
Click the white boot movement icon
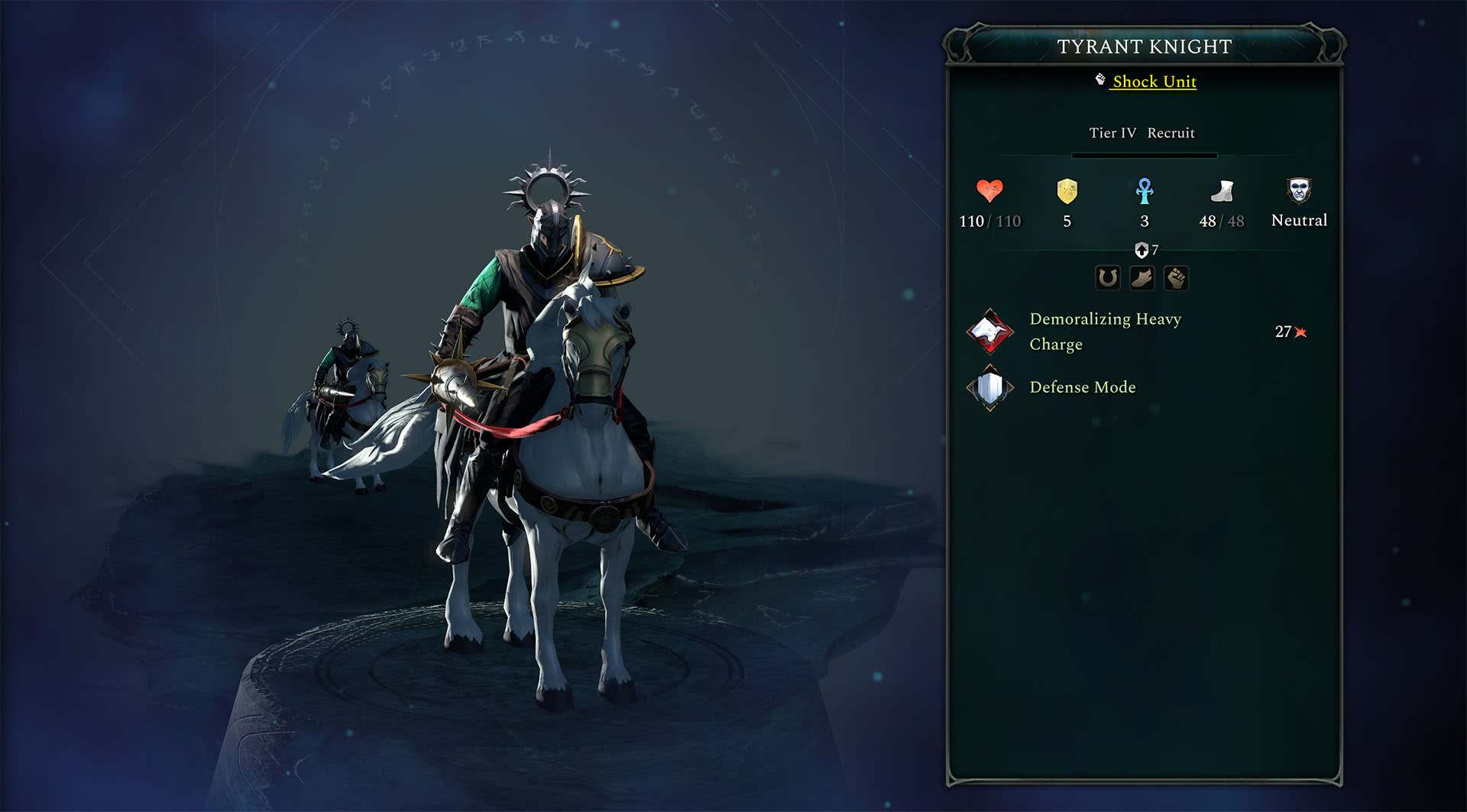pos(1222,191)
